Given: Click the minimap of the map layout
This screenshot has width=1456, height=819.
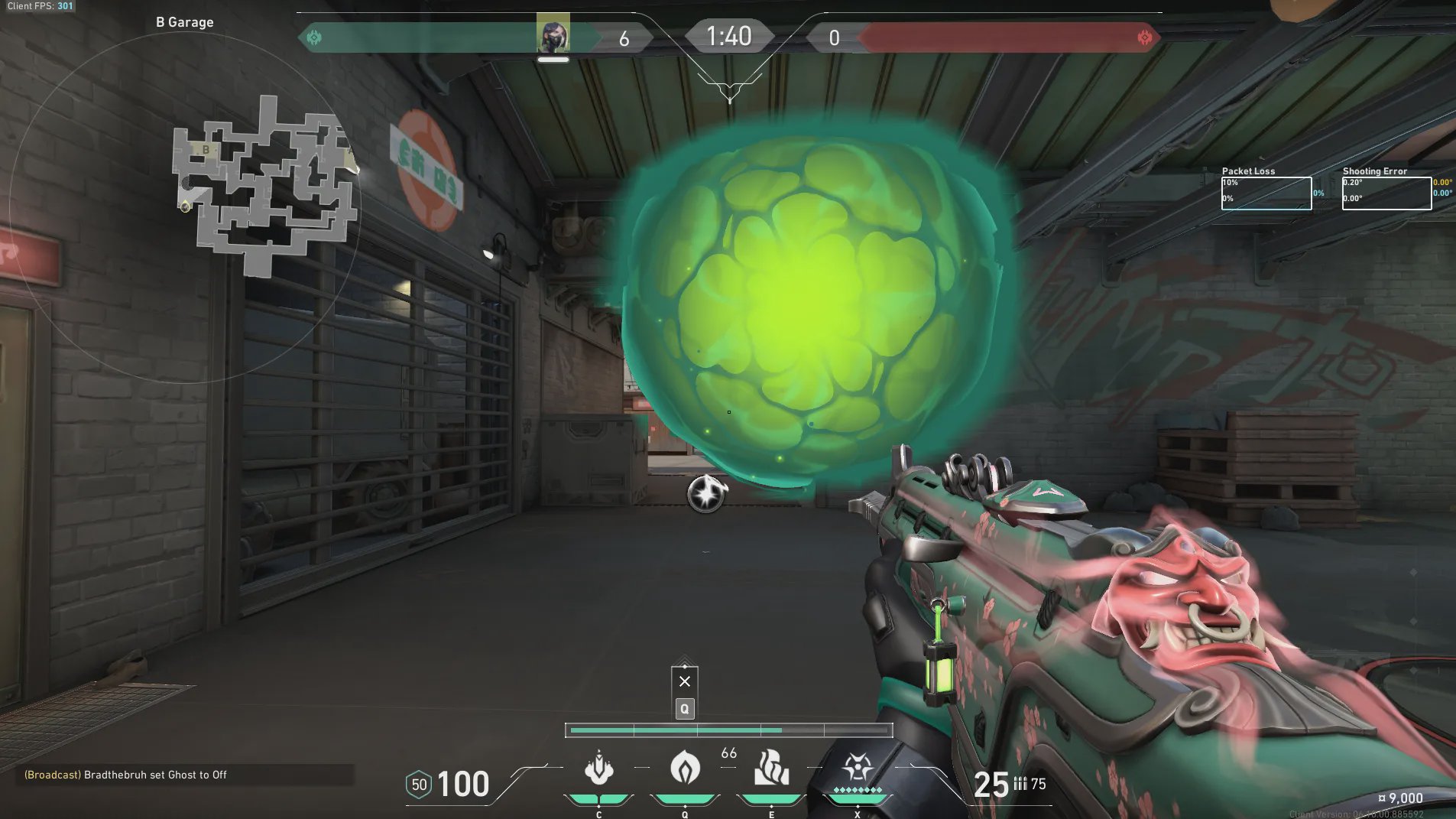Looking at the screenshot, I should (264, 186).
